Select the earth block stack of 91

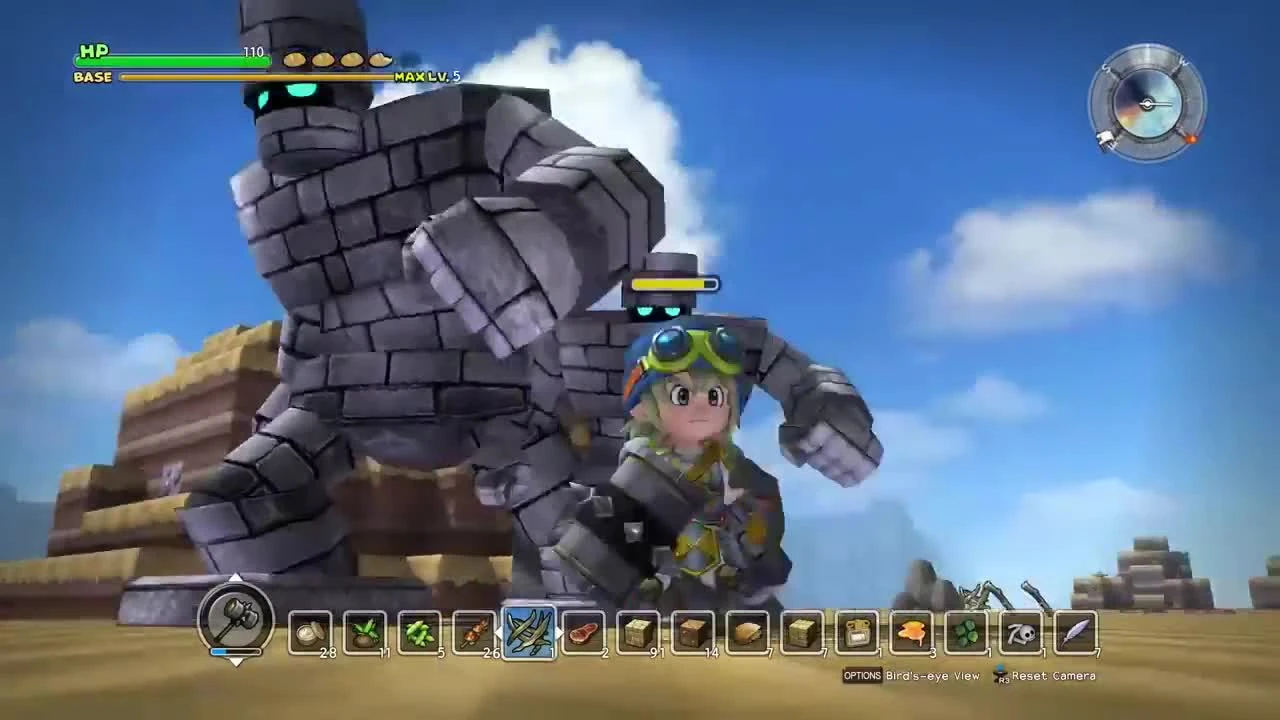click(x=637, y=630)
